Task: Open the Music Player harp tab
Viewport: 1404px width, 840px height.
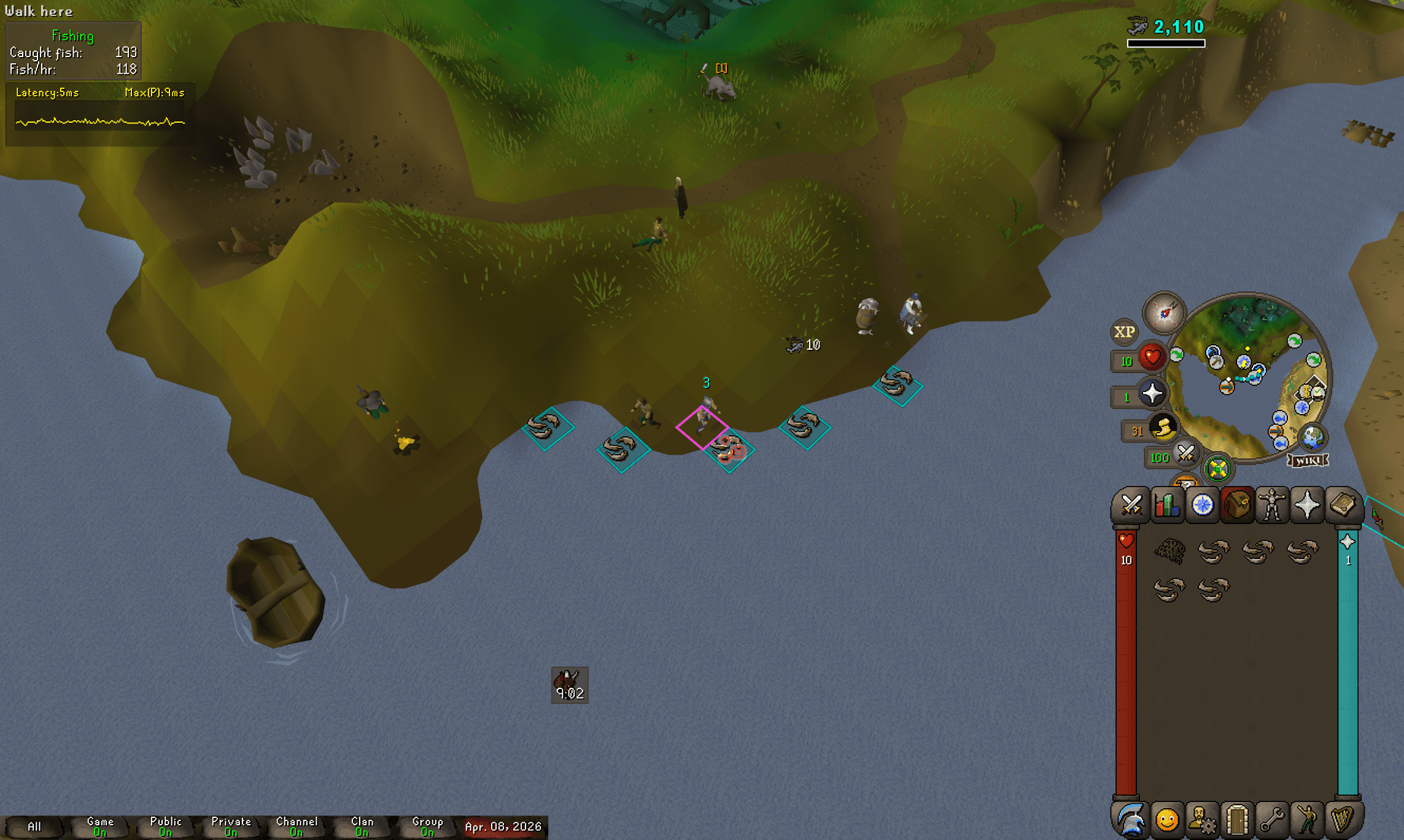Action: coord(1343,819)
